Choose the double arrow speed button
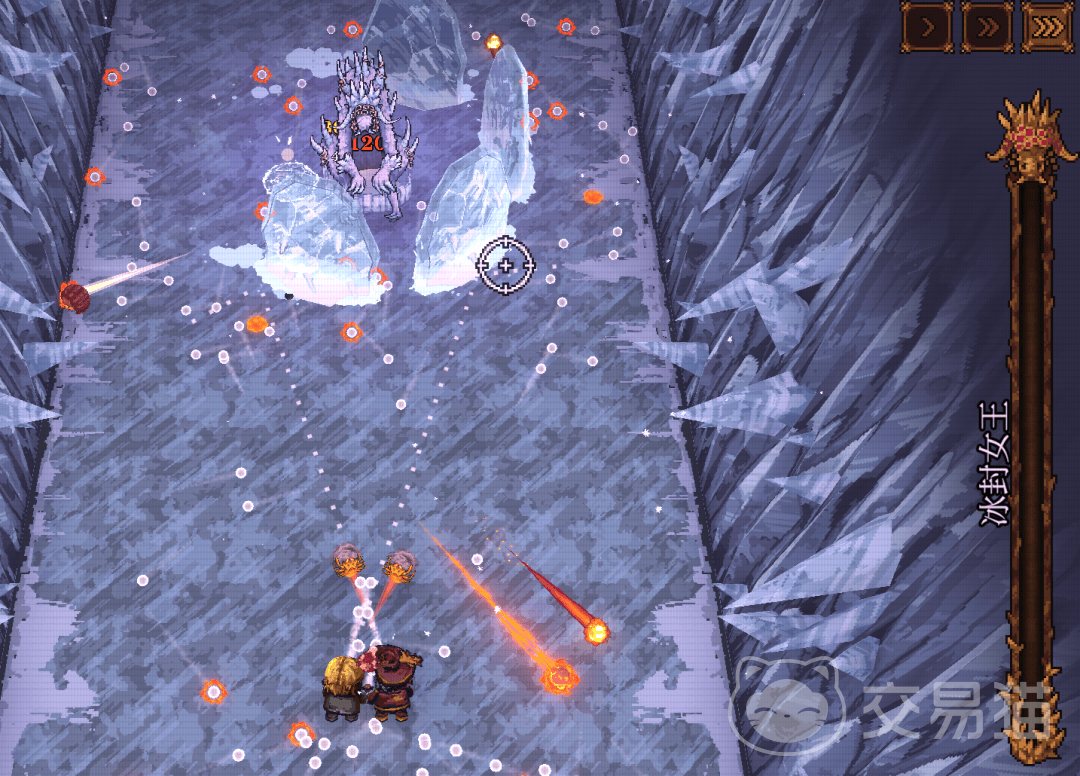 click(x=987, y=27)
